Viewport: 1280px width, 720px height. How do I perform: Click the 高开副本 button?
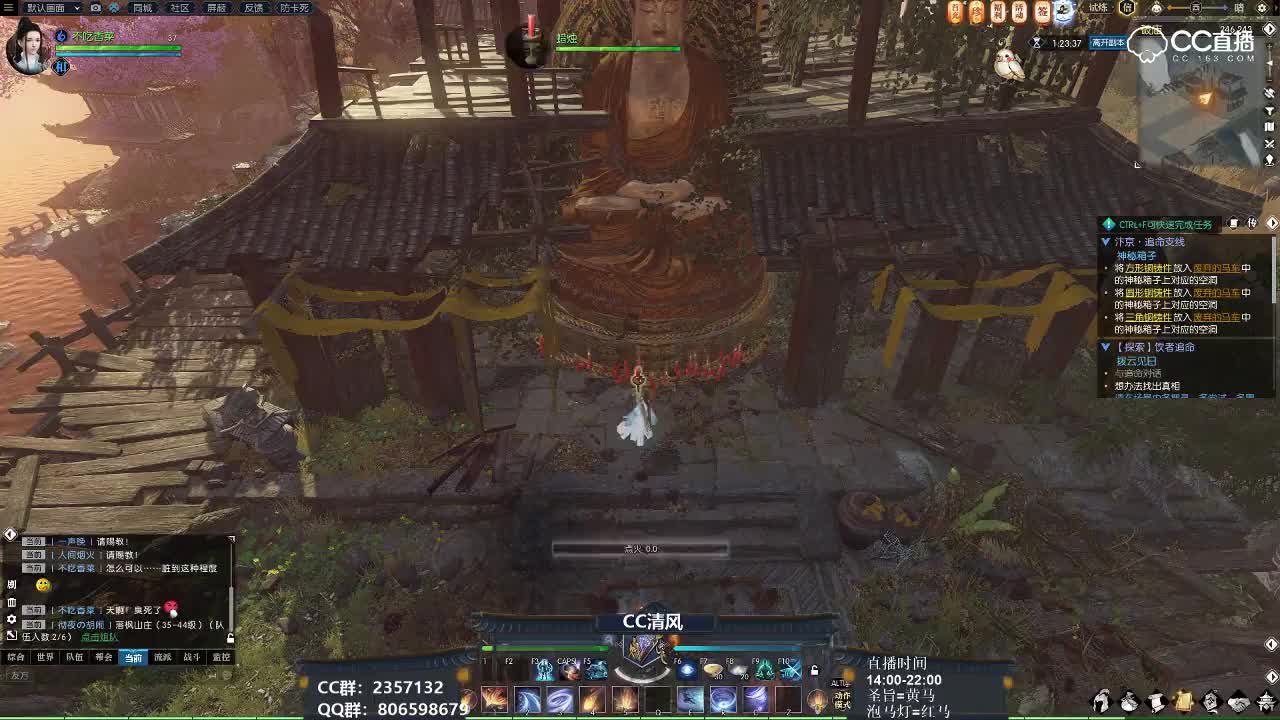tap(1109, 42)
